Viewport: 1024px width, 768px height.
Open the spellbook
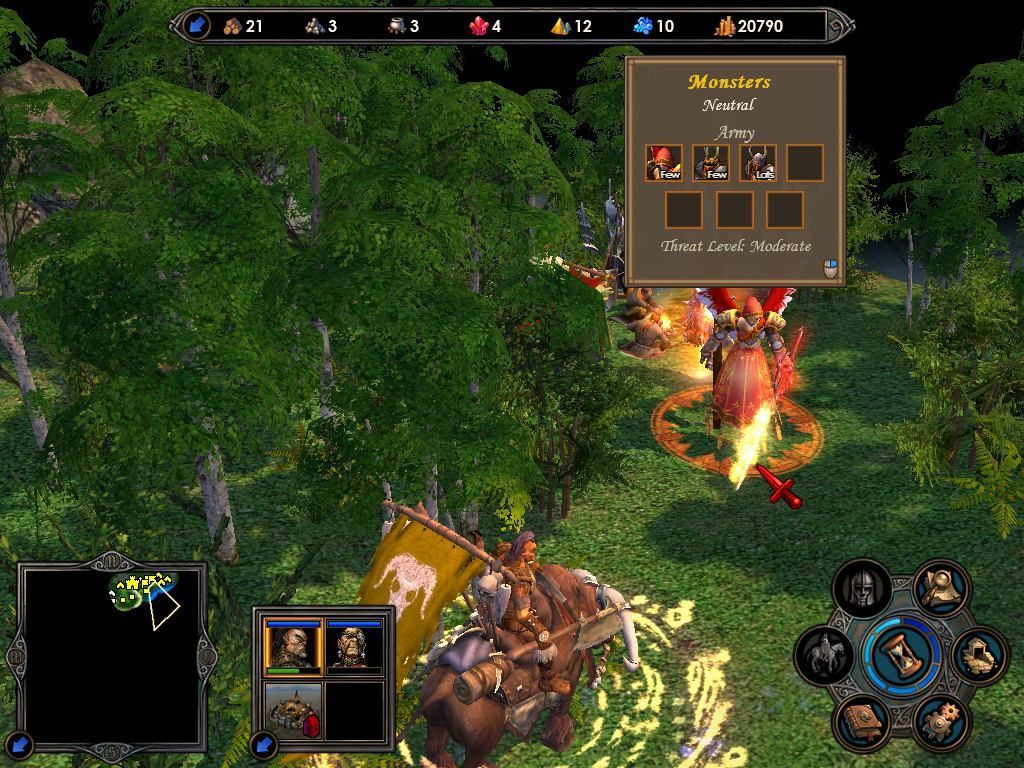862,722
